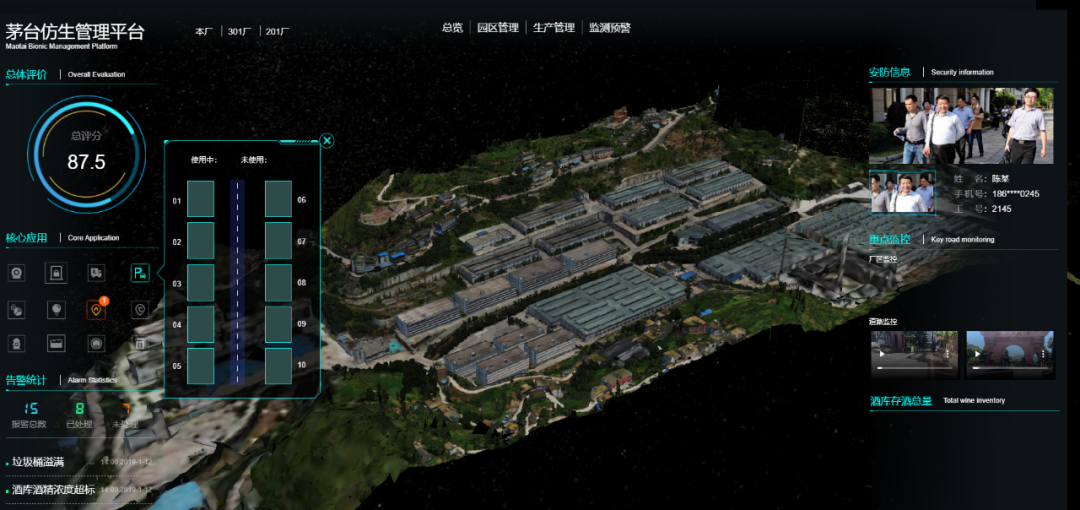Screen dimensions: 1080x510
Task: Go to the 生产管理 tab
Action: pyautogui.click(x=554, y=28)
